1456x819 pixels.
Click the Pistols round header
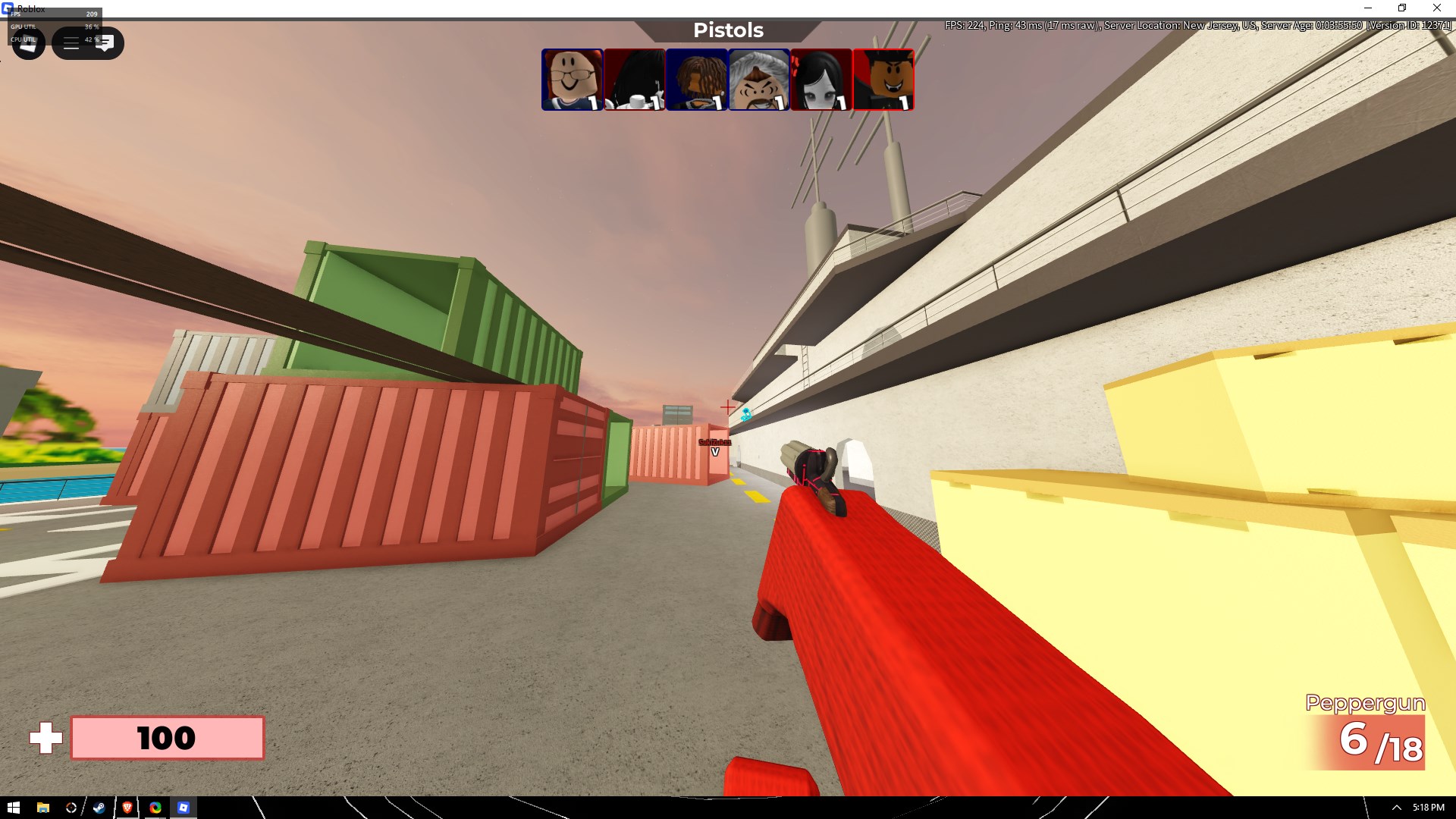(x=727, y=30)
